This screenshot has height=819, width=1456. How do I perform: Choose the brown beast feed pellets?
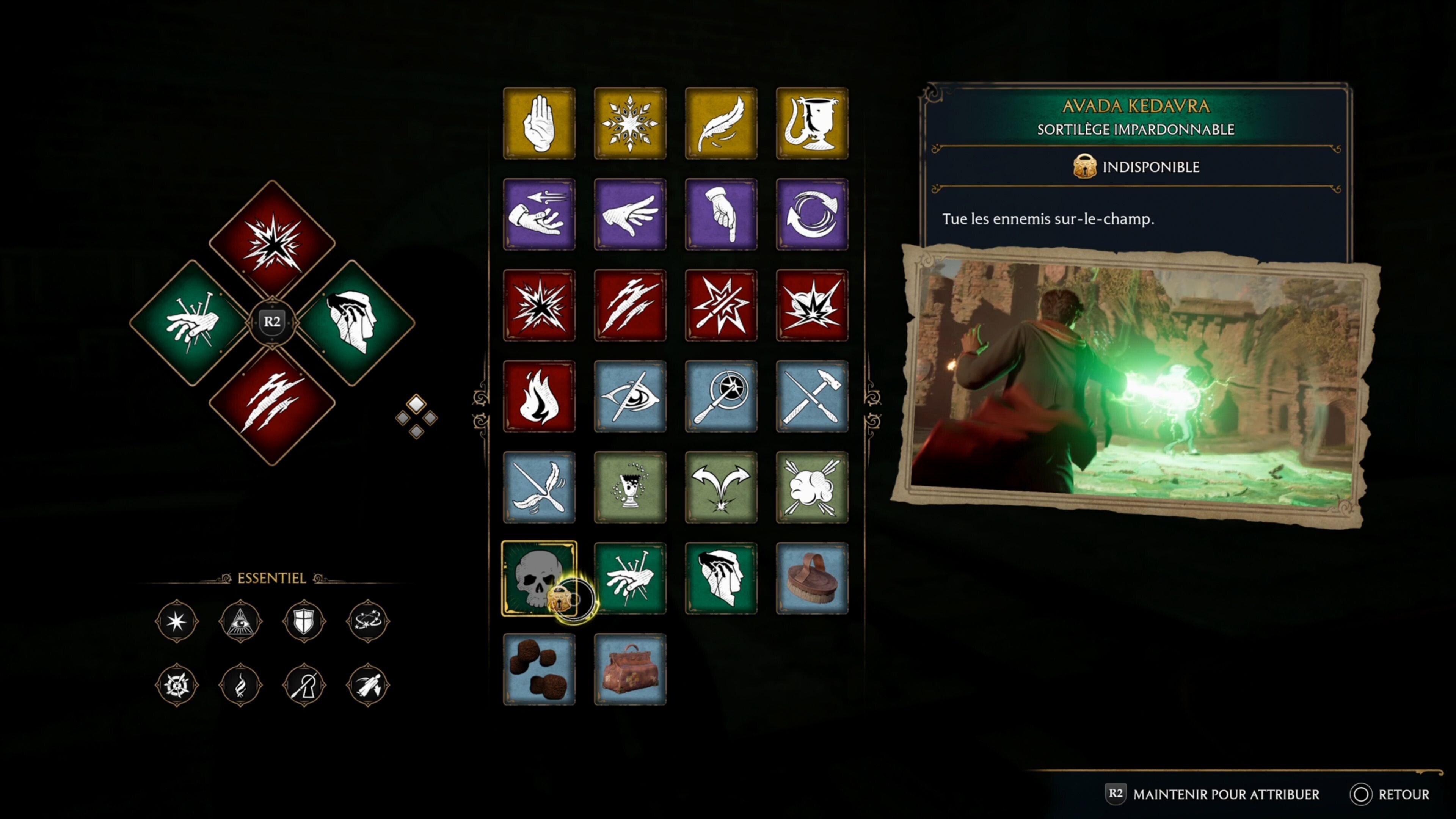(539, 669)
